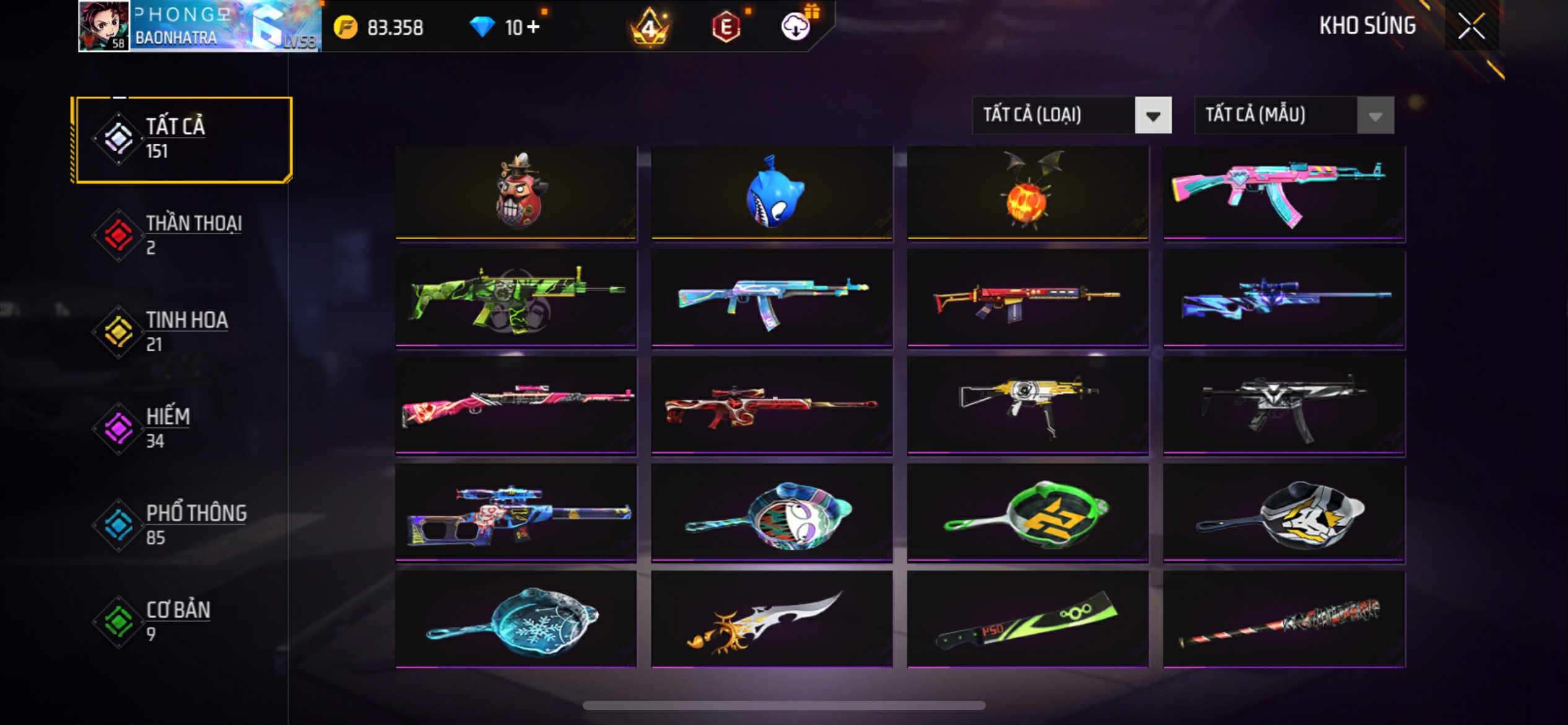The width and height of the screenshot is (1568, 725).
Task: Show the Tinh Hoa weapon skins
Action: coord(180,331)
